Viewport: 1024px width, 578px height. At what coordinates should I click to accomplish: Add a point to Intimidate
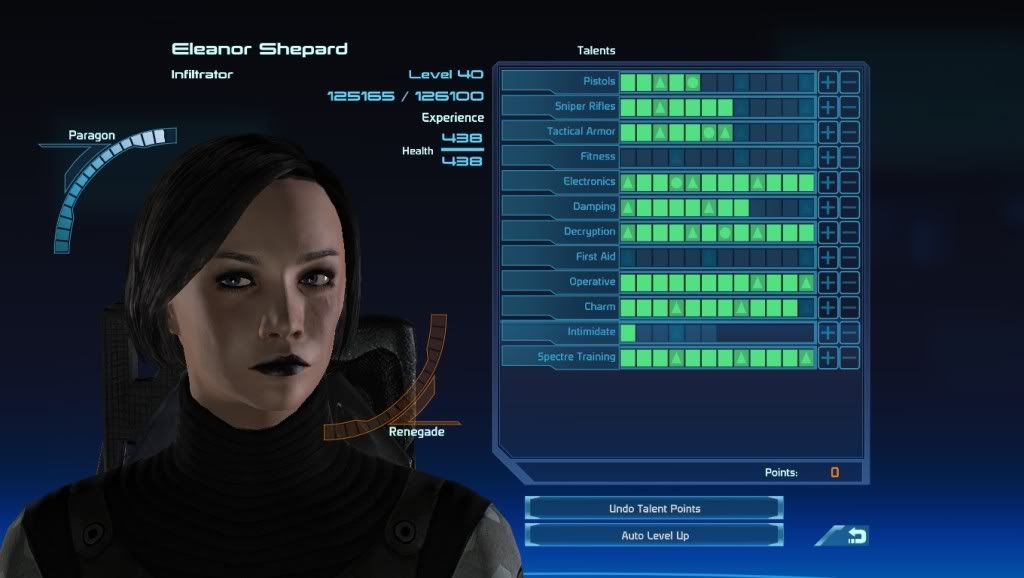pyautogui.click(x=828, y=332)
